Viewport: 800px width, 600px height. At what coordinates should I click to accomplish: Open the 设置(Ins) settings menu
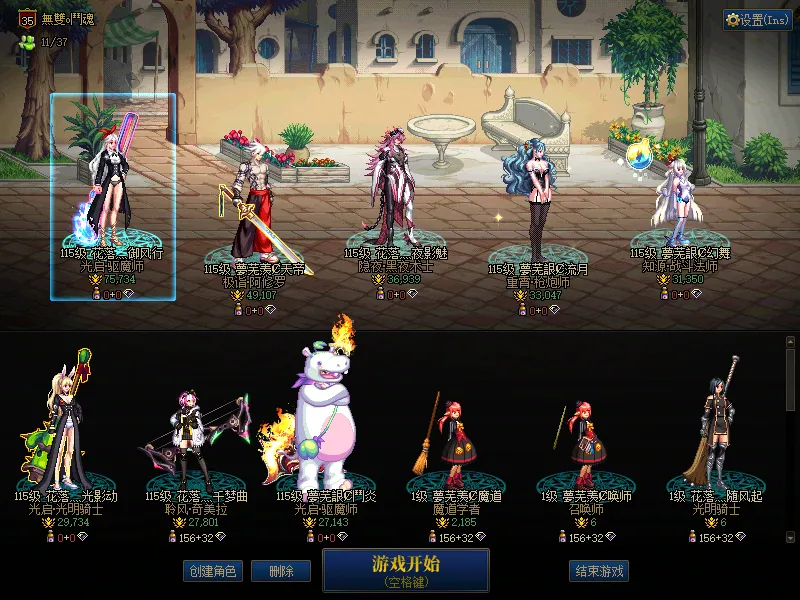point(757,20)
